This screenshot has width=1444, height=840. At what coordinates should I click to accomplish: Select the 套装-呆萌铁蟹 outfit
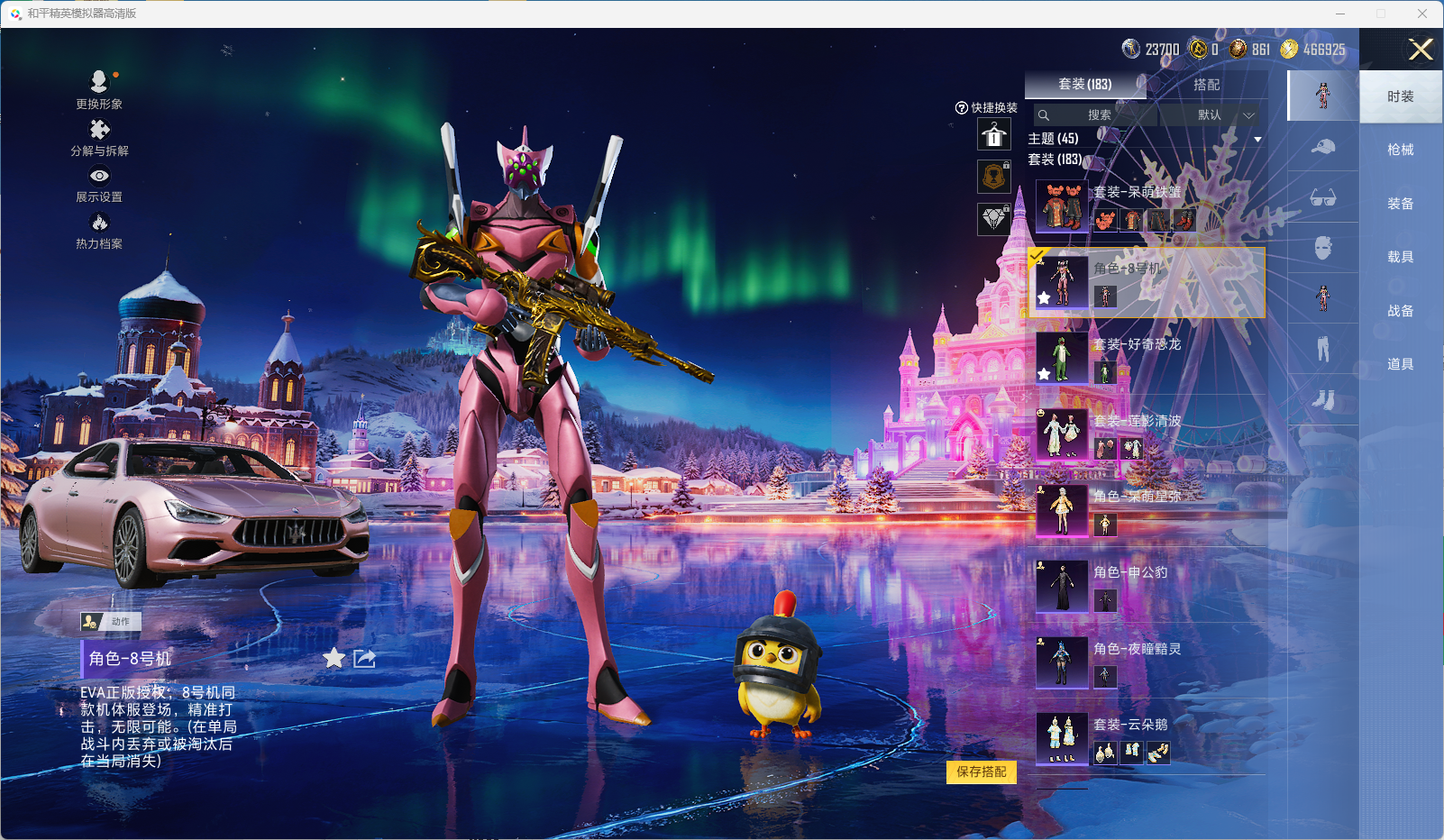point(1146,205)
